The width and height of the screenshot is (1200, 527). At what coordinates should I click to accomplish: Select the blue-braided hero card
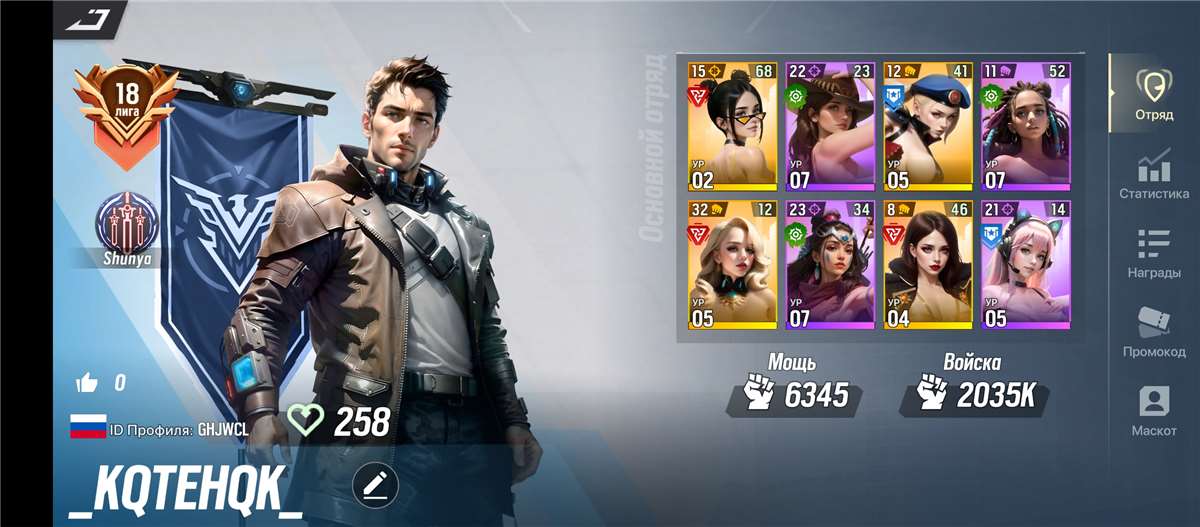point(1025,126)
